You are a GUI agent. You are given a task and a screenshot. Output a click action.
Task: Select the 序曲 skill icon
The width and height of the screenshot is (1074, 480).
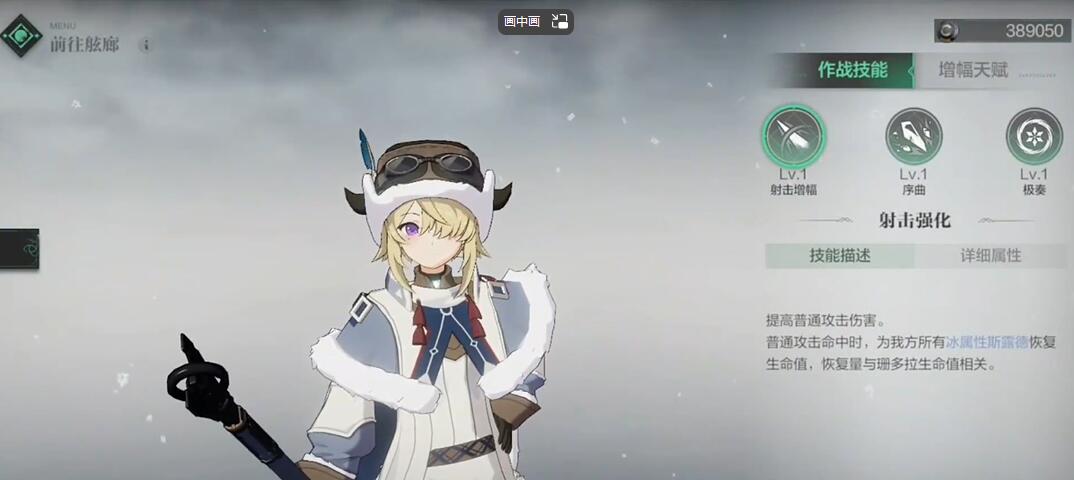pyautogui.click(x=913, y=136)
